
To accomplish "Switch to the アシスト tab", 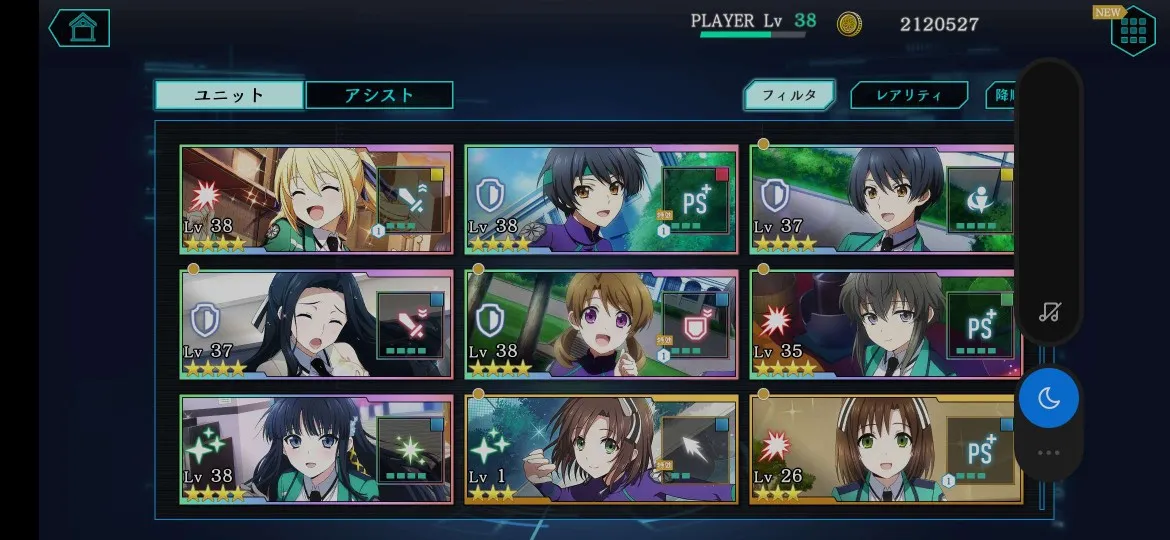I will (379, 95).
